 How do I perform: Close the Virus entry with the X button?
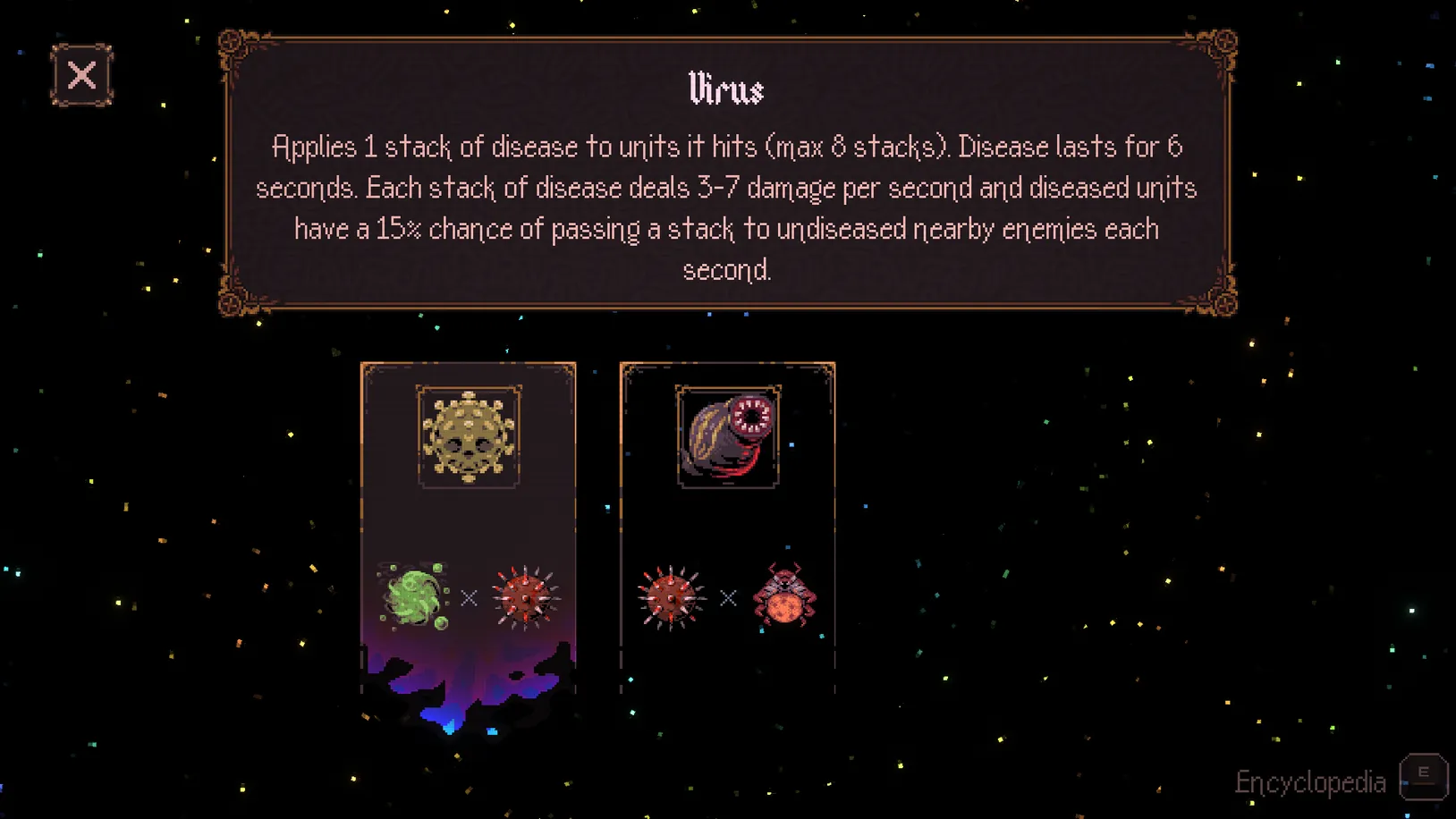click(82, 76)
